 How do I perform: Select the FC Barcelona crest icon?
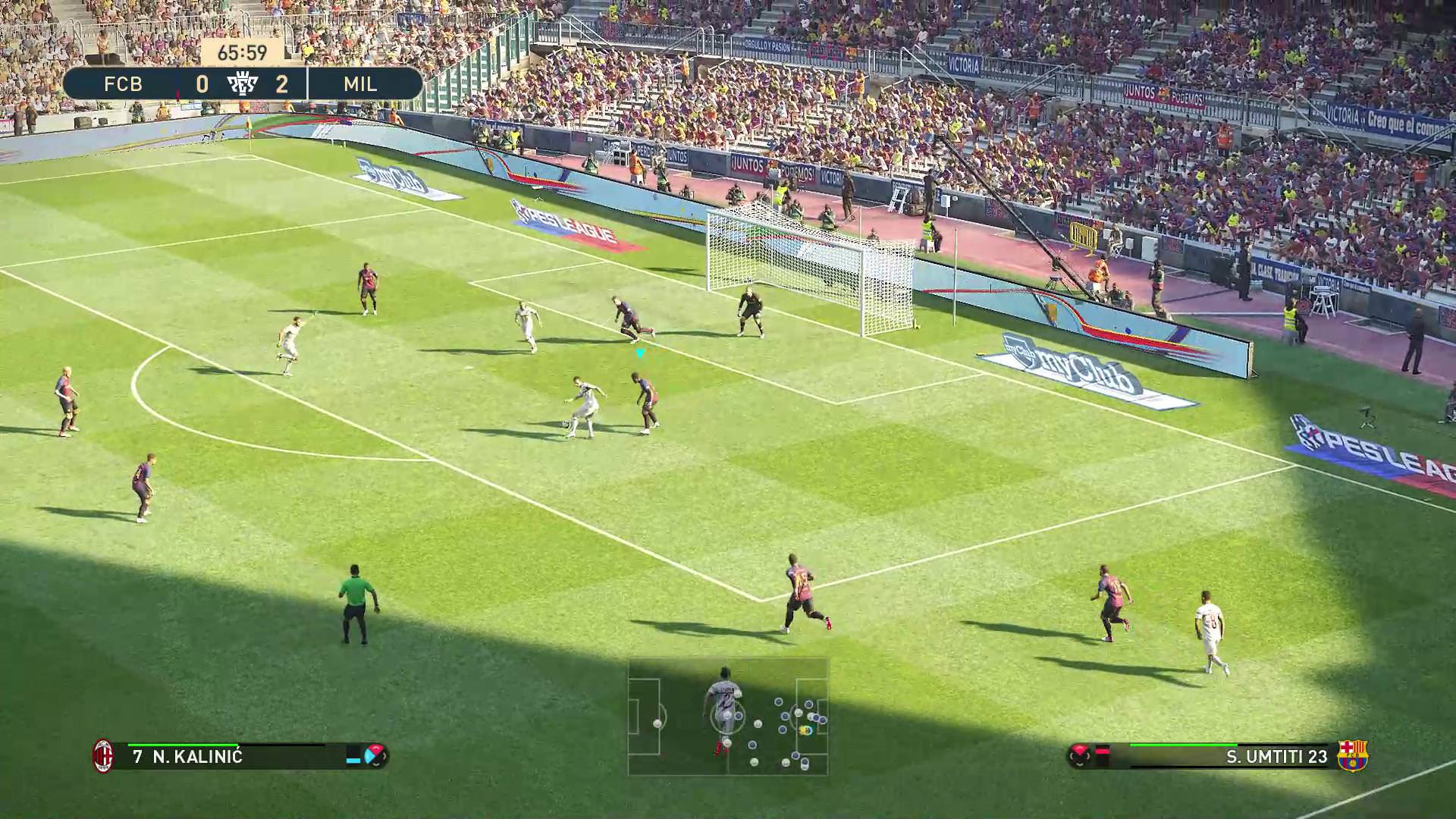click(x=1351, y=756)
